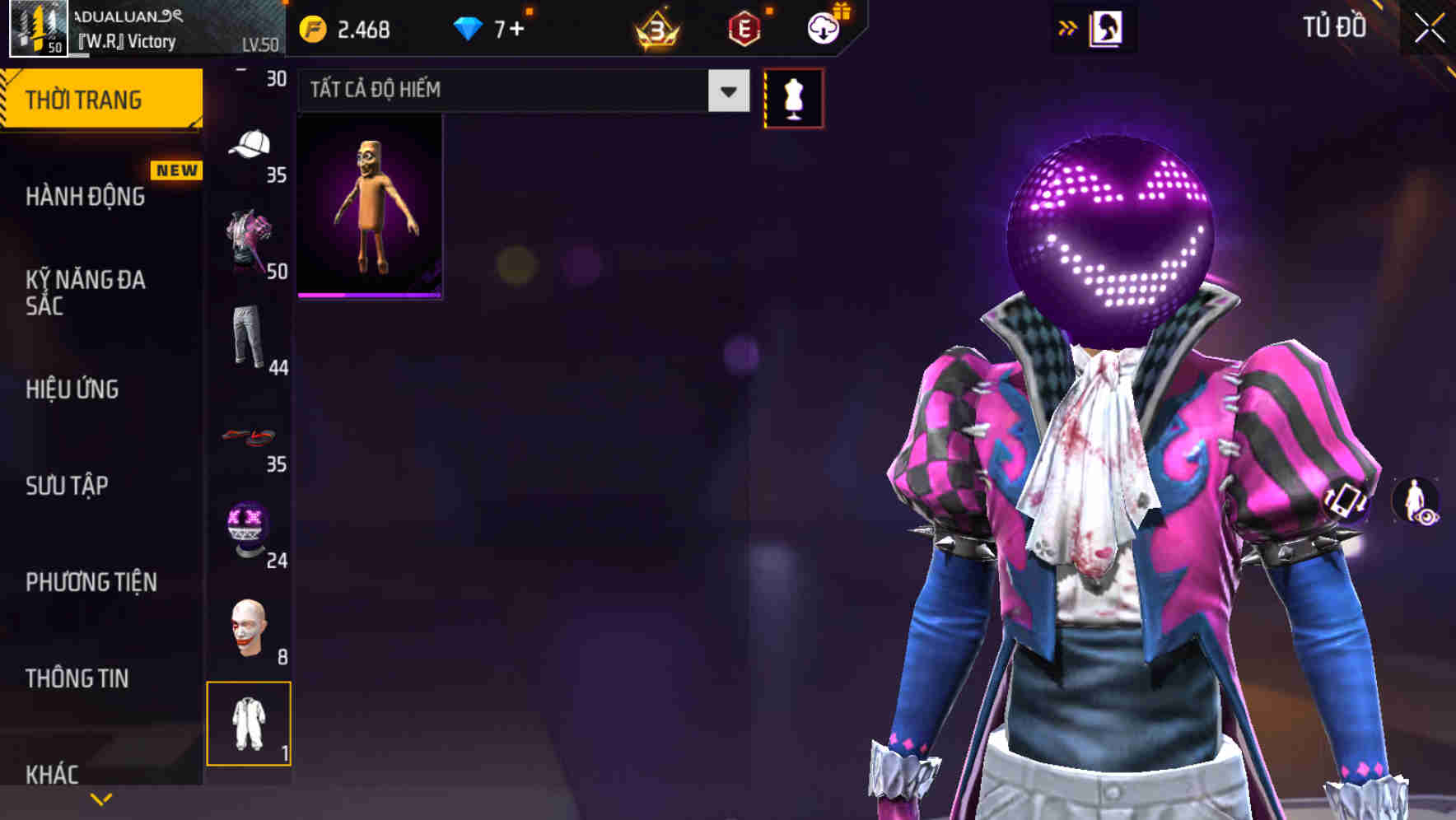Open the mannequin preview toggle
The height and width of the screenshot is (820, 1456).
point(793,96)
